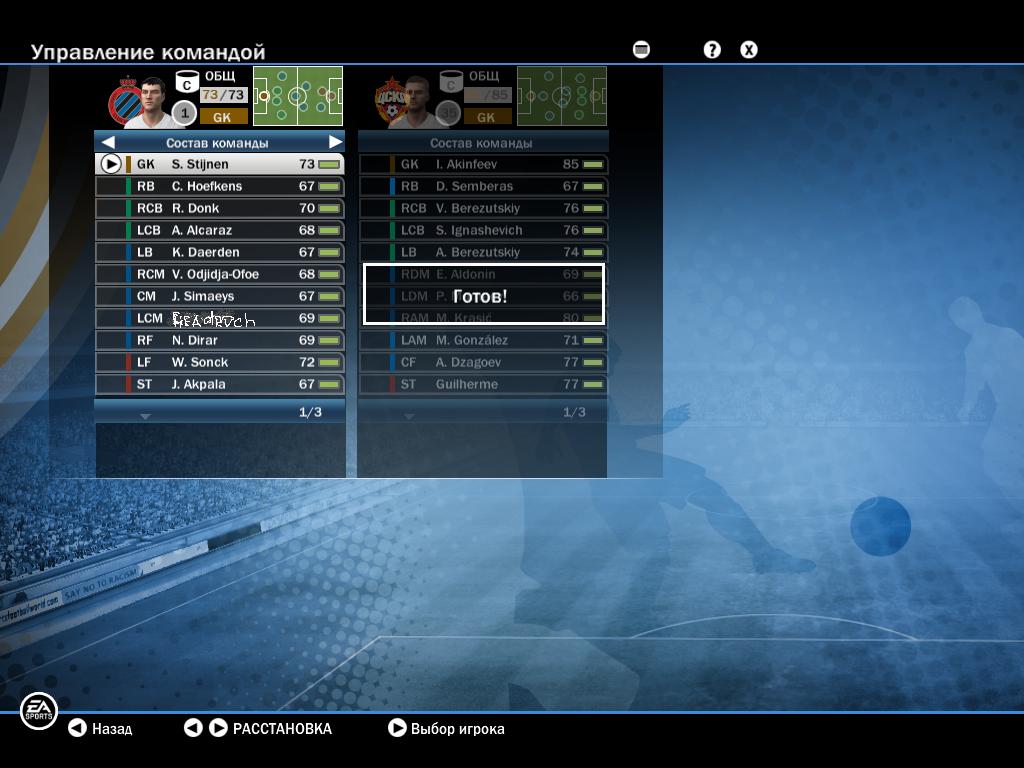
Task: Click the Готов! ready box
Action: click(484, 295)
